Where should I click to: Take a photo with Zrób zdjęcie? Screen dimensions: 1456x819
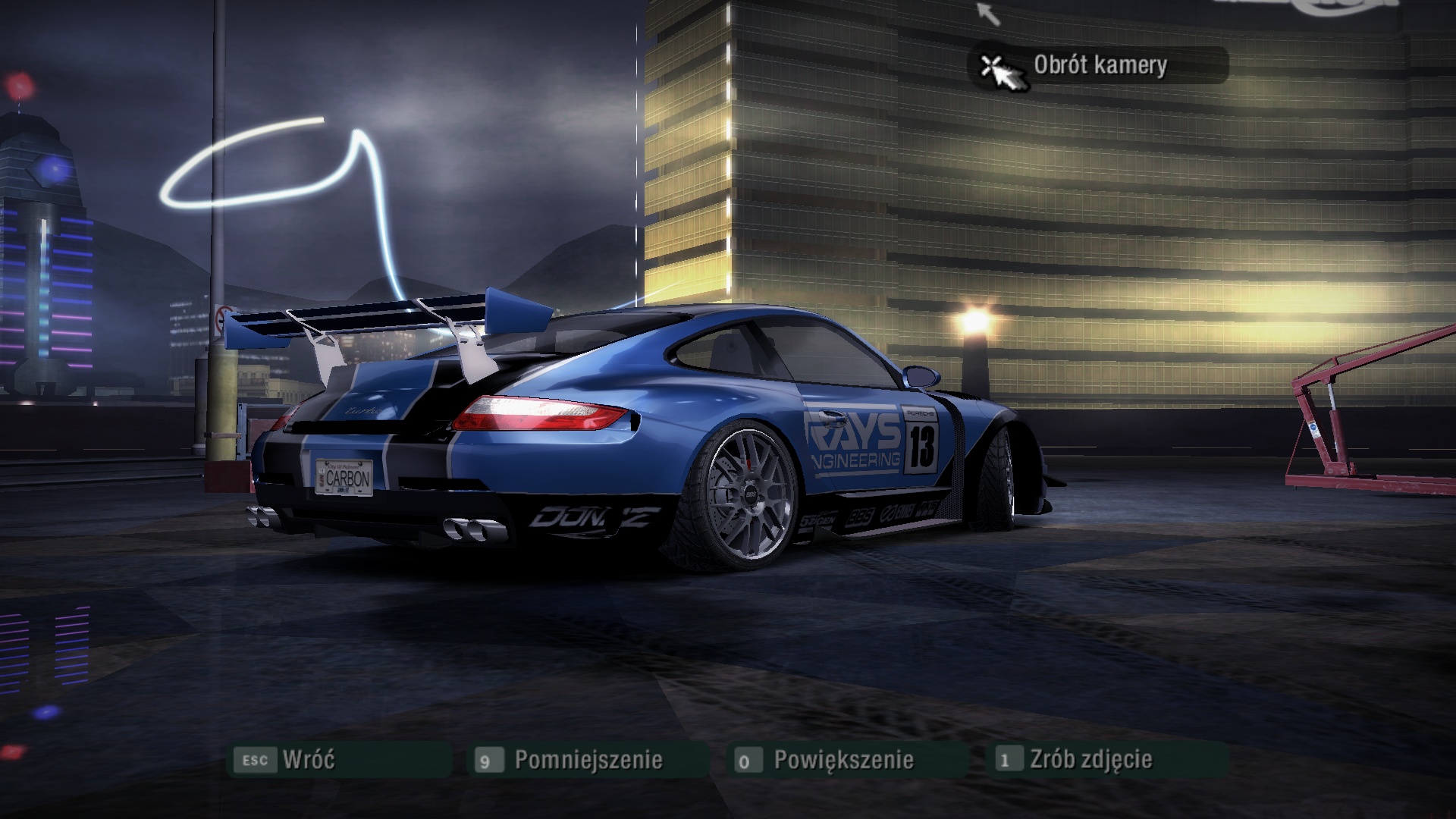(x=1090, y=759)
